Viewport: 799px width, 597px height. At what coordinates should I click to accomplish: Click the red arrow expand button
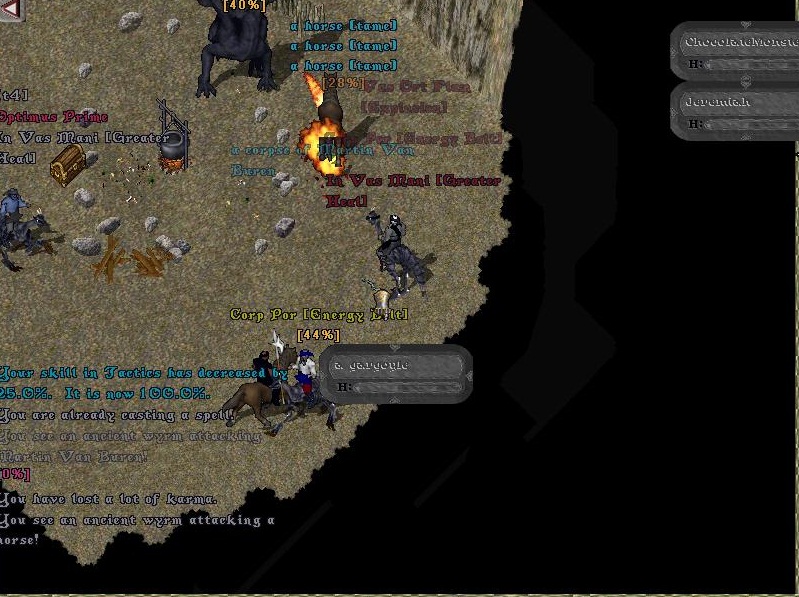pos(11,10)
